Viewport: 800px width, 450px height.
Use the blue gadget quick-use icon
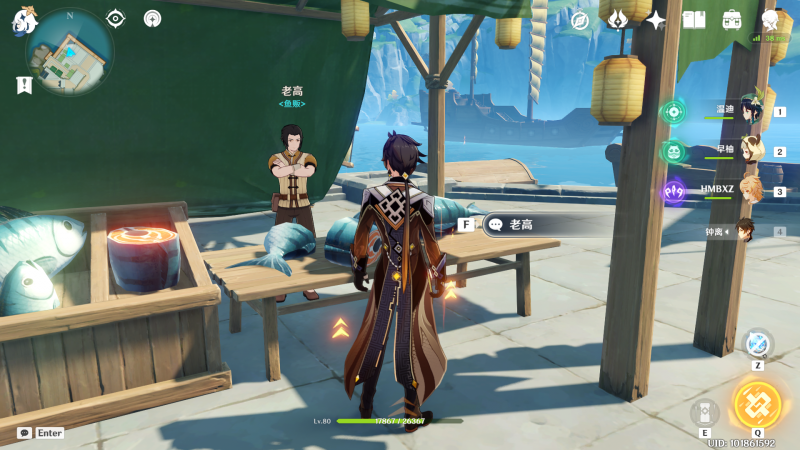point(757,343)
